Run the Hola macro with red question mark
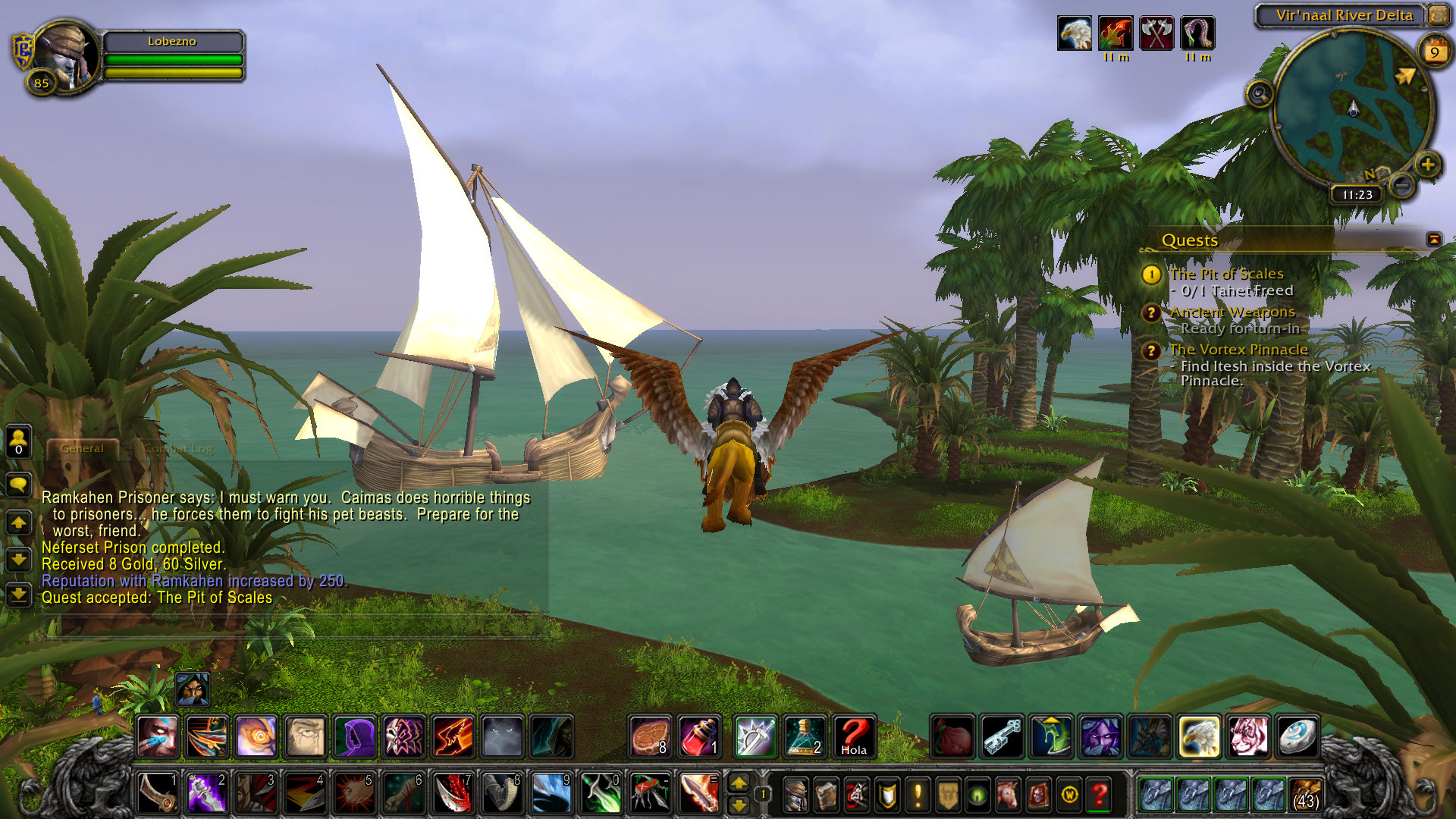 pyautogui.click(x=854, y=736)
